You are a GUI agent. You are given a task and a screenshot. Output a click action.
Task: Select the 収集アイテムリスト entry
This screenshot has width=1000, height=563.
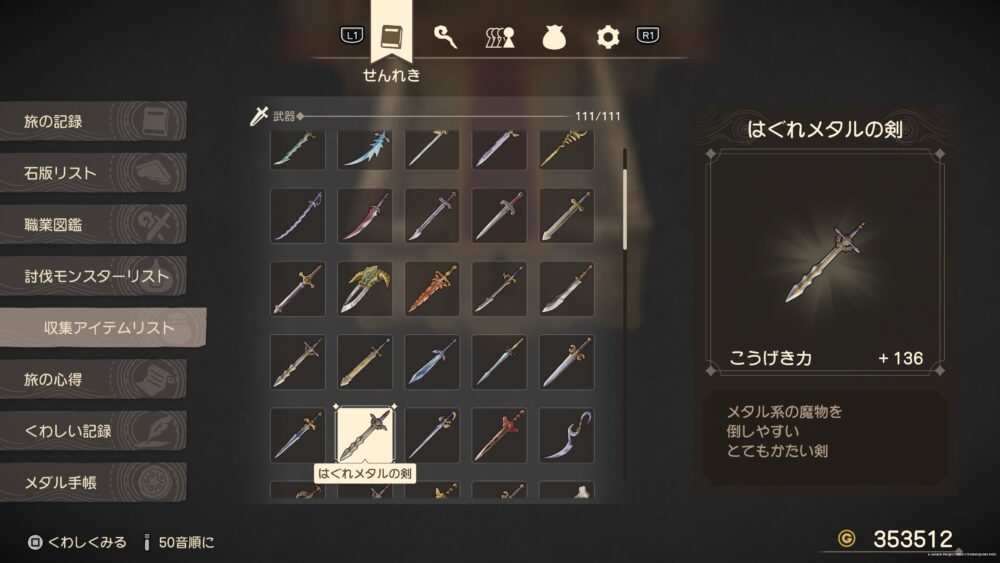point(104,327)
